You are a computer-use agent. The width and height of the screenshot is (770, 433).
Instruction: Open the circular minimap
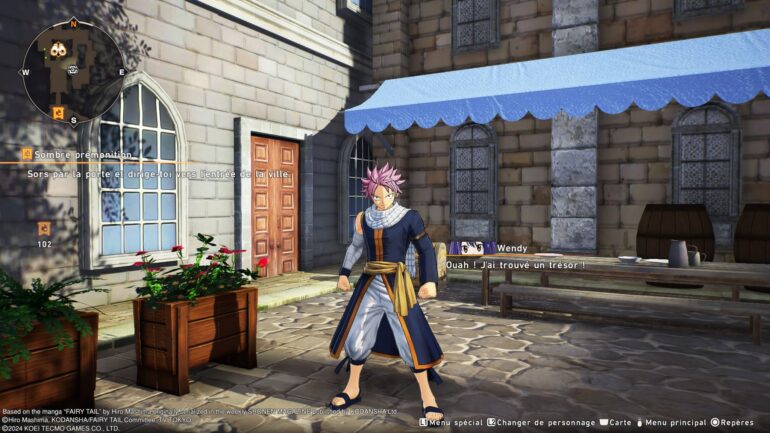click(x=73, y=71)
